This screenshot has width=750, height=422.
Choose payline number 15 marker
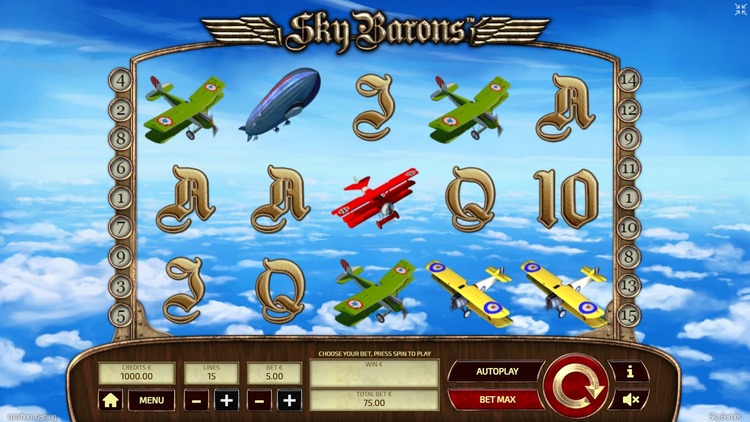629,316
